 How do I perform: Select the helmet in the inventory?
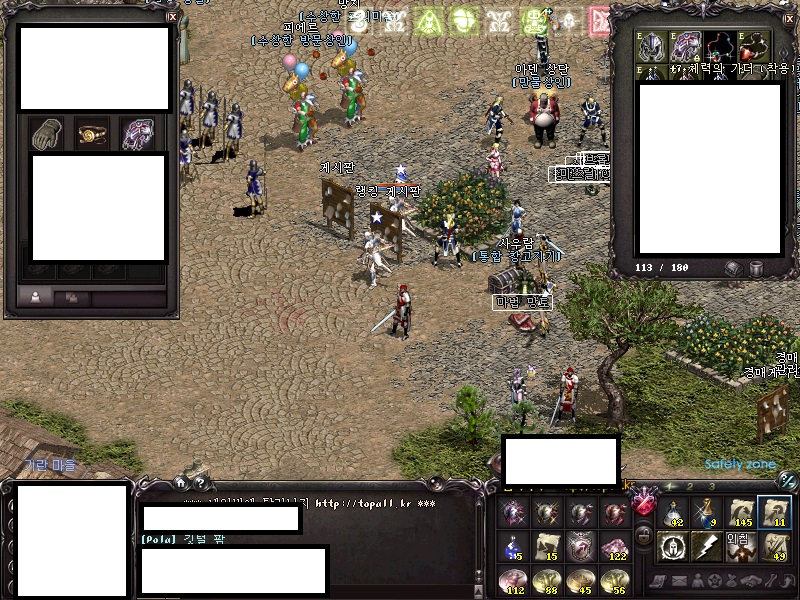[x=654, y=46]
